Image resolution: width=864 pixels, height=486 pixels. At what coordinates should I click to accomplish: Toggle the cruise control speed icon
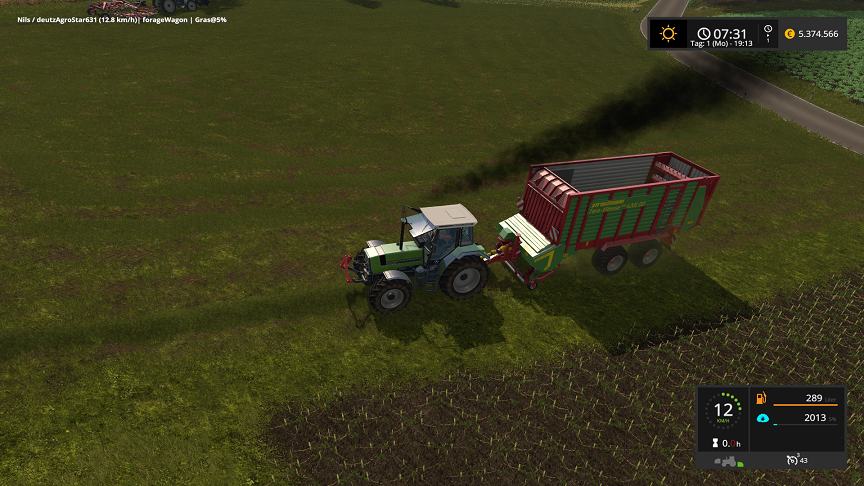(794, 460)
